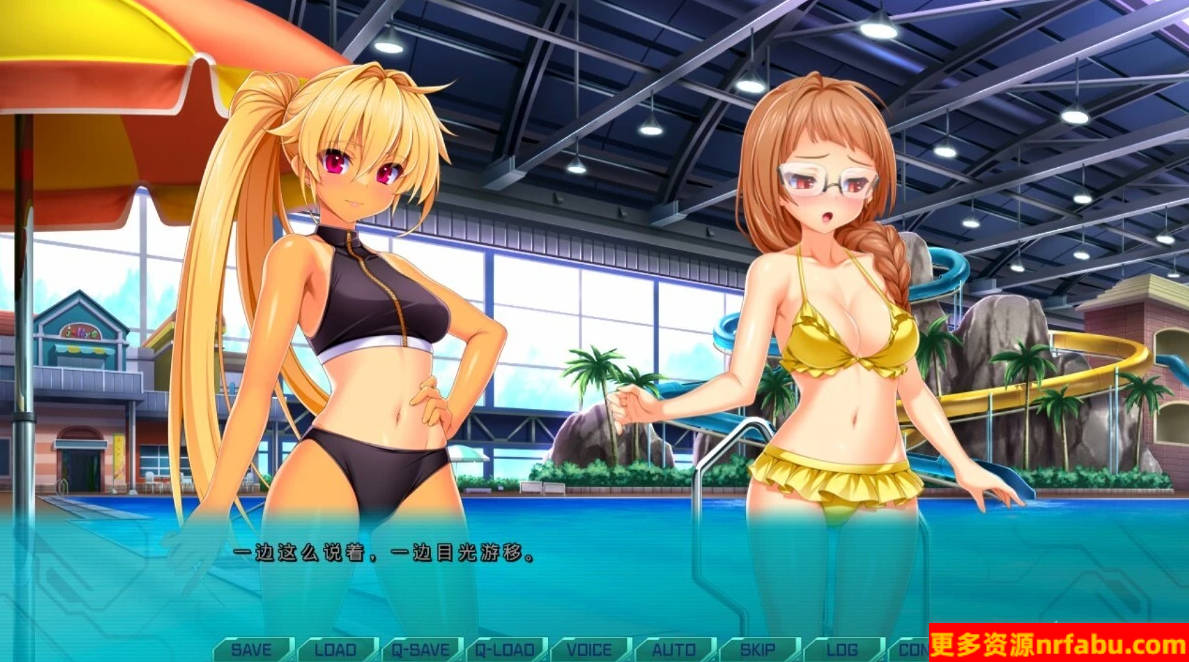The height and width of the screenshot is (662, 1189).
Task: Open the LOAD menu
Action: pos(335,649)
